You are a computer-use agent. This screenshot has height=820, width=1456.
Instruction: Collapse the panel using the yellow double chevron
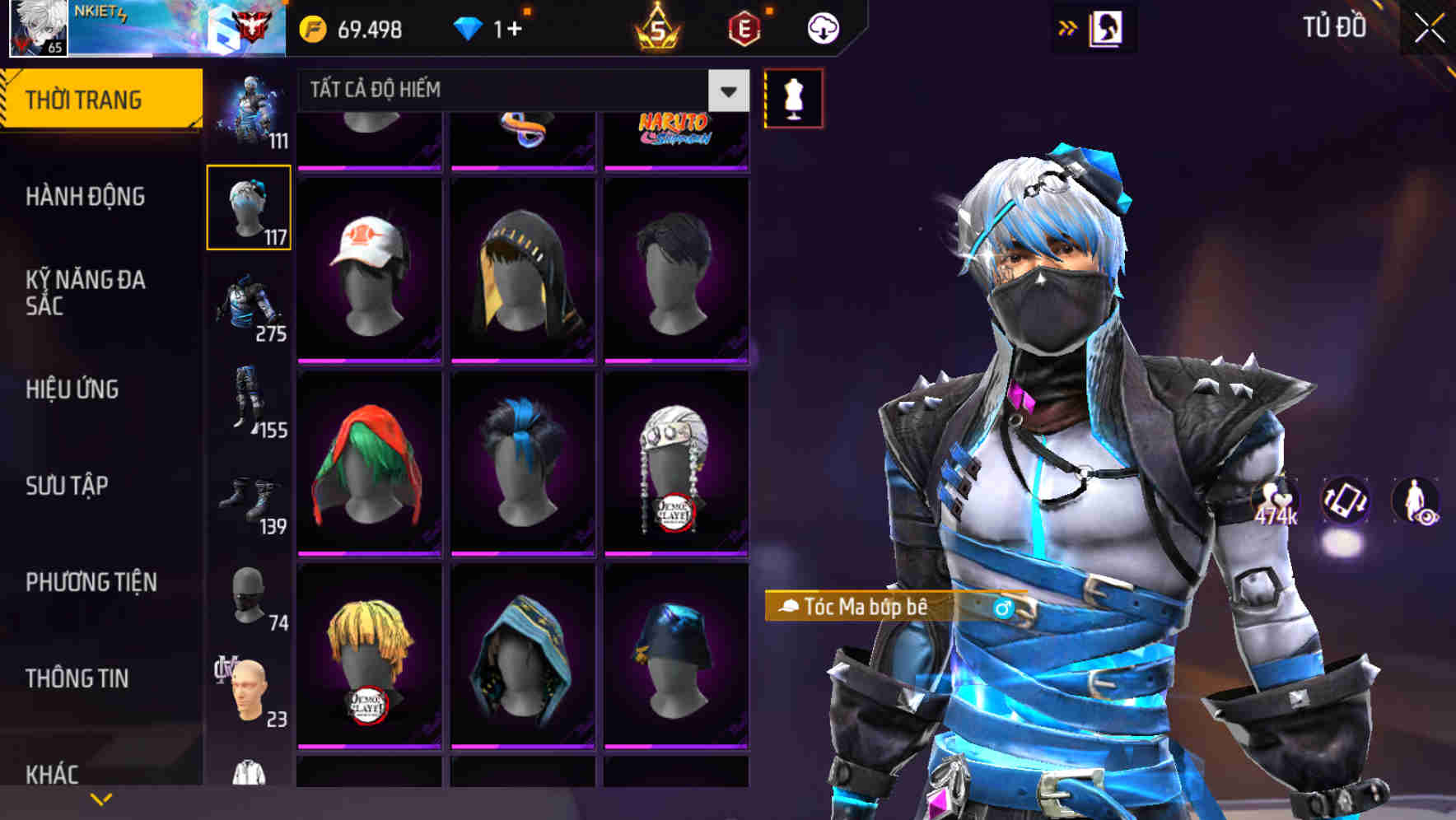pyautogui.click(x=1068, y=27)
